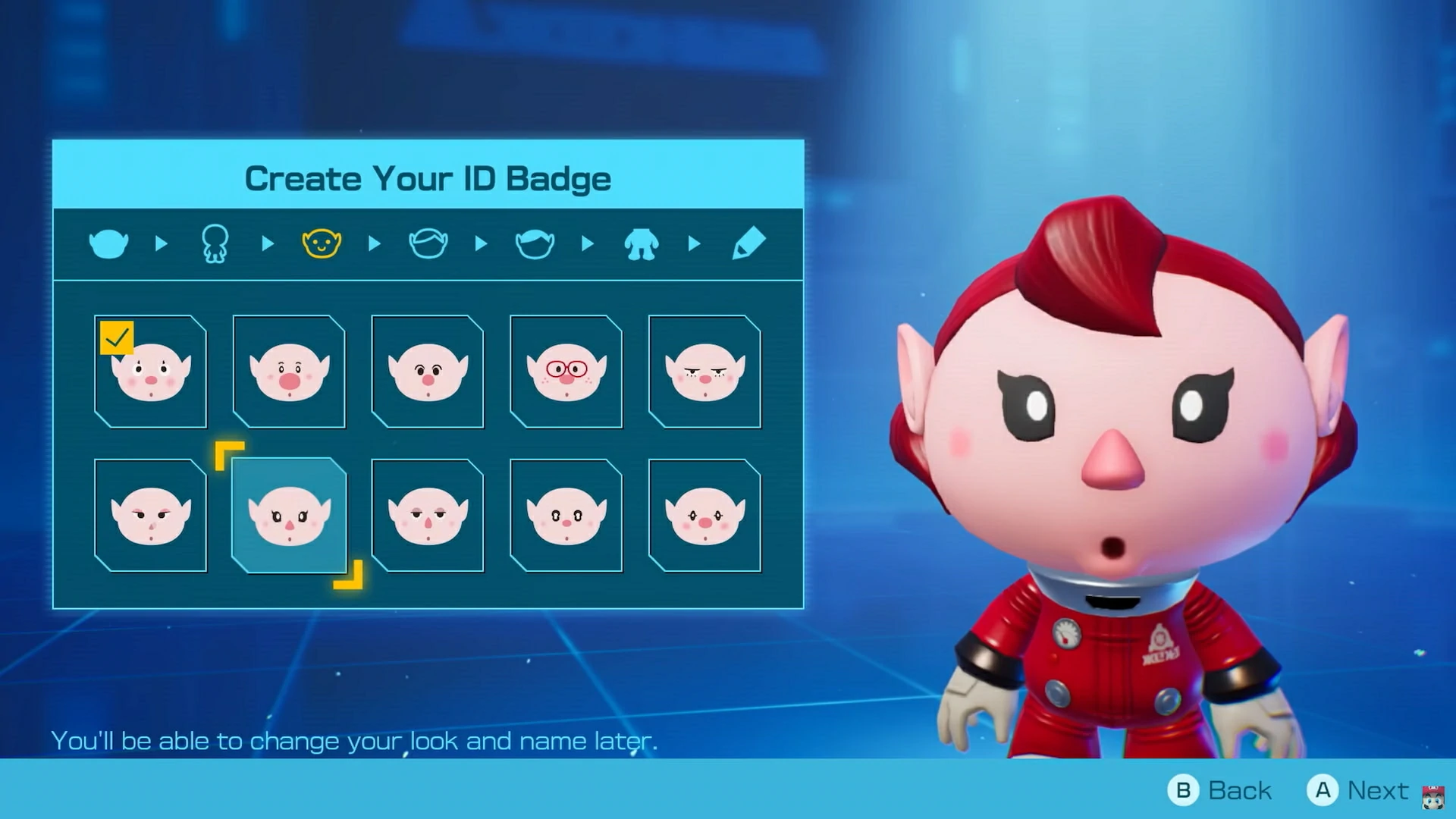Open the body outline step
The height and width of the screenshot is (819, 1456).
(x=215, y=244)
